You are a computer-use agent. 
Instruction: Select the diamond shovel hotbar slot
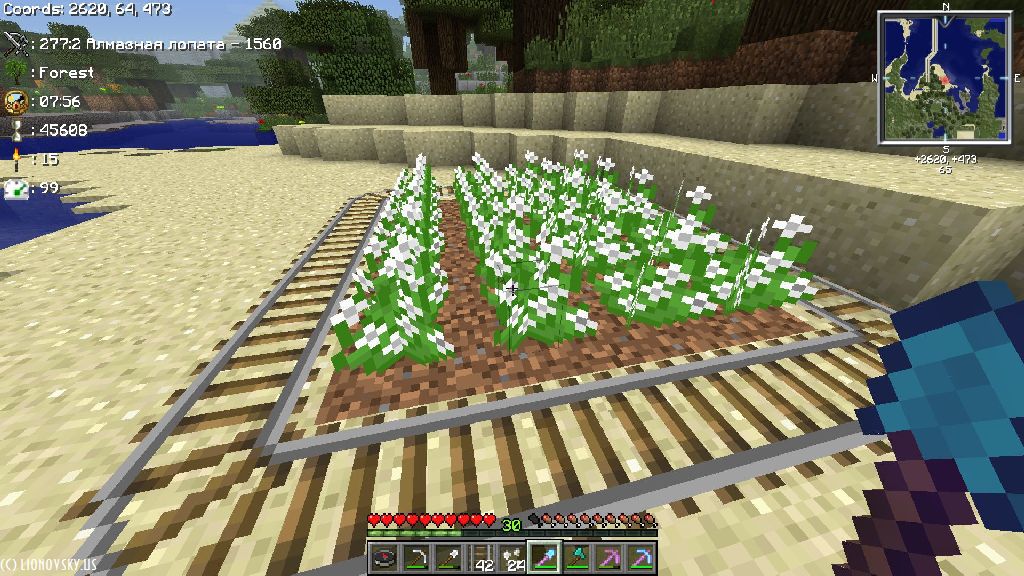(x=547, y=557)
